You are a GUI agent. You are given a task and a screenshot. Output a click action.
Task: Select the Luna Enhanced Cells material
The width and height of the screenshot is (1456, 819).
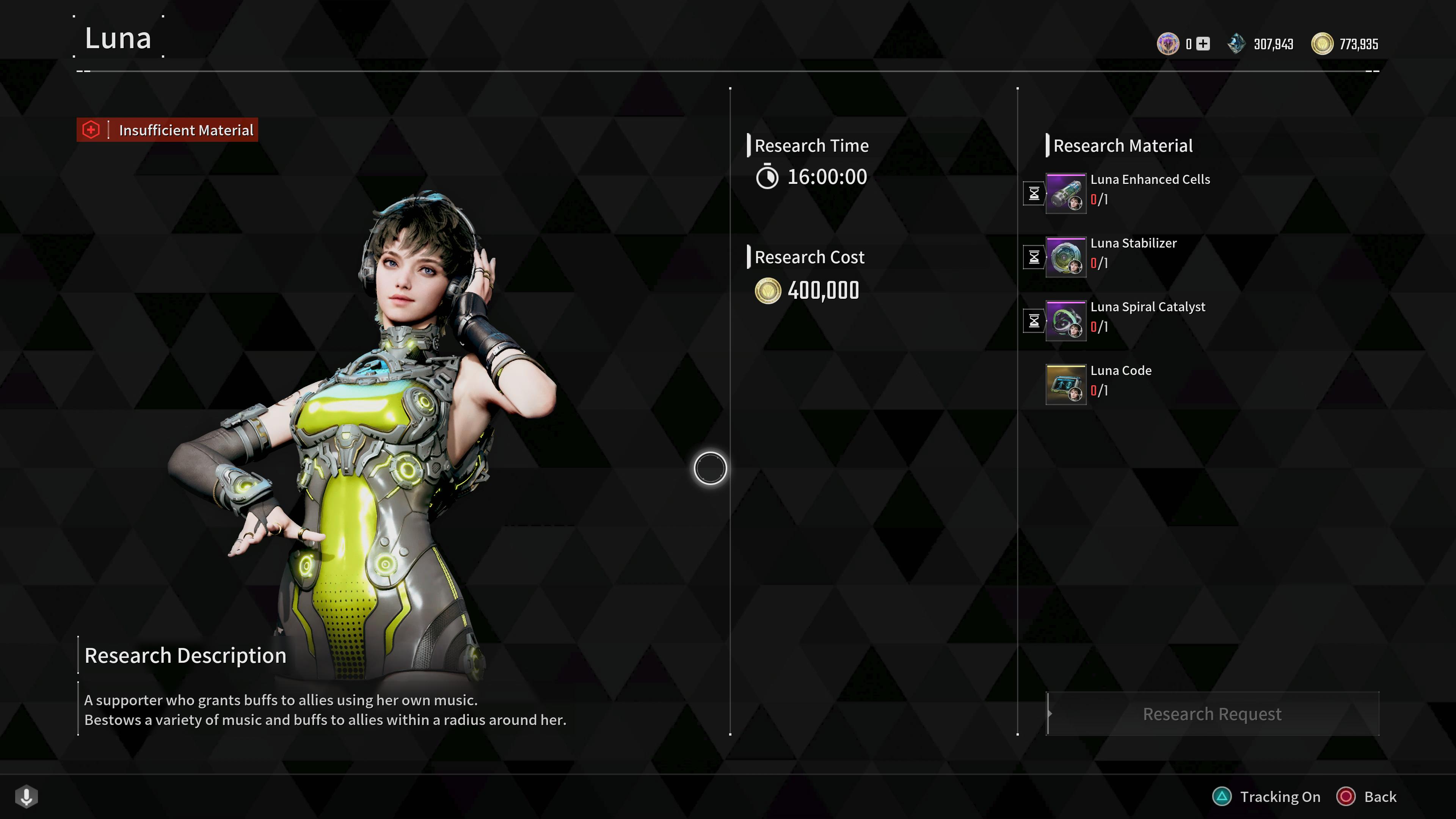coord(1066,193)
